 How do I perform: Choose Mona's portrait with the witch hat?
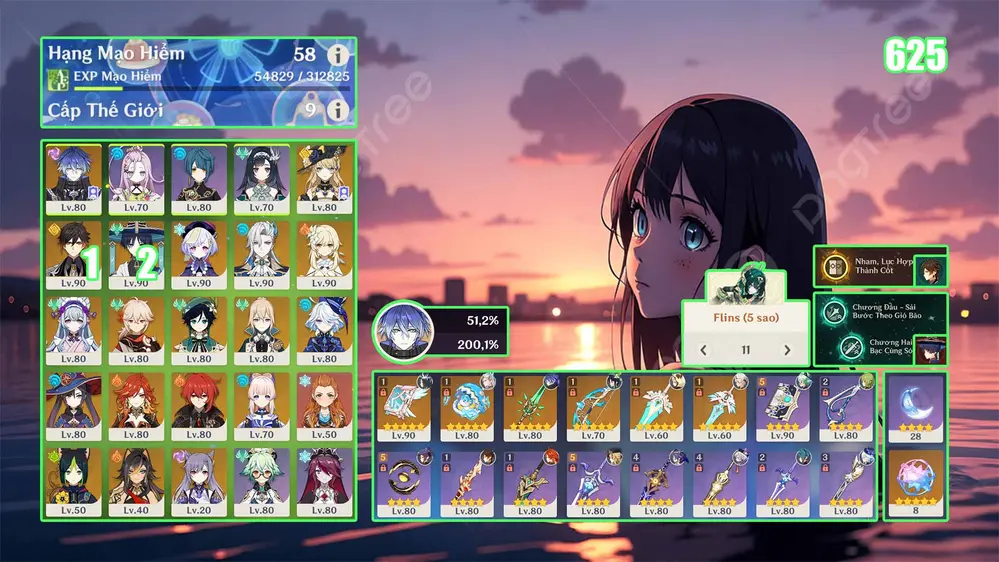pyautogui.click(x=73, y=404)
